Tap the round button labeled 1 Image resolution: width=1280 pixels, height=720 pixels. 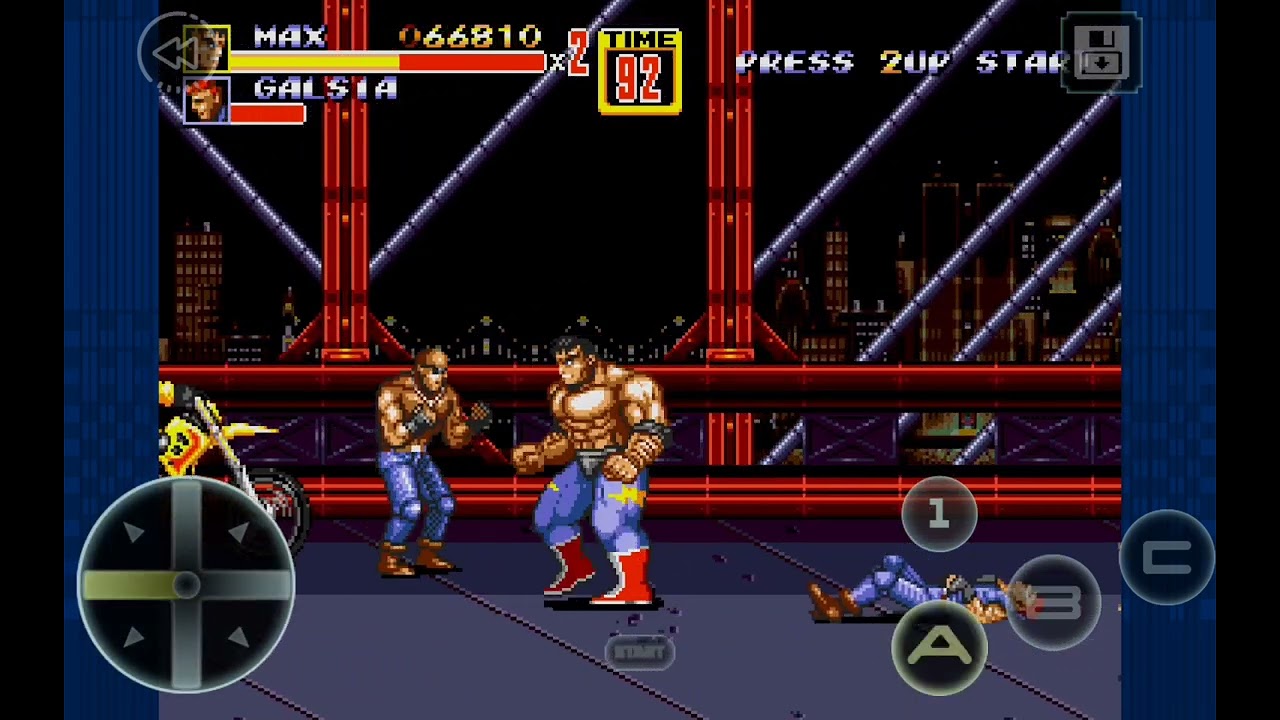(x=938, y=514)
